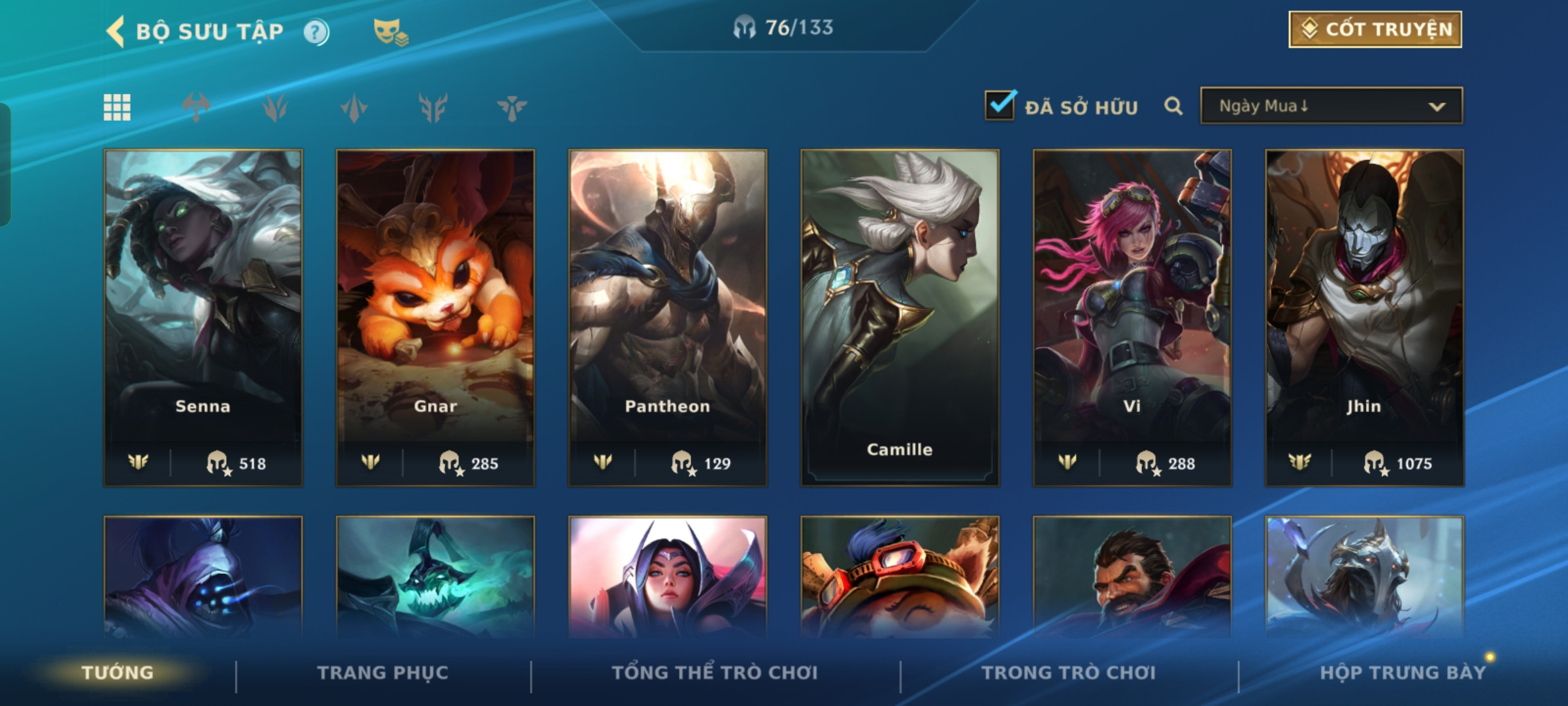Open the question mark help icon
Viewport: 1568px width, 706px height.
(x=316, y=32)
